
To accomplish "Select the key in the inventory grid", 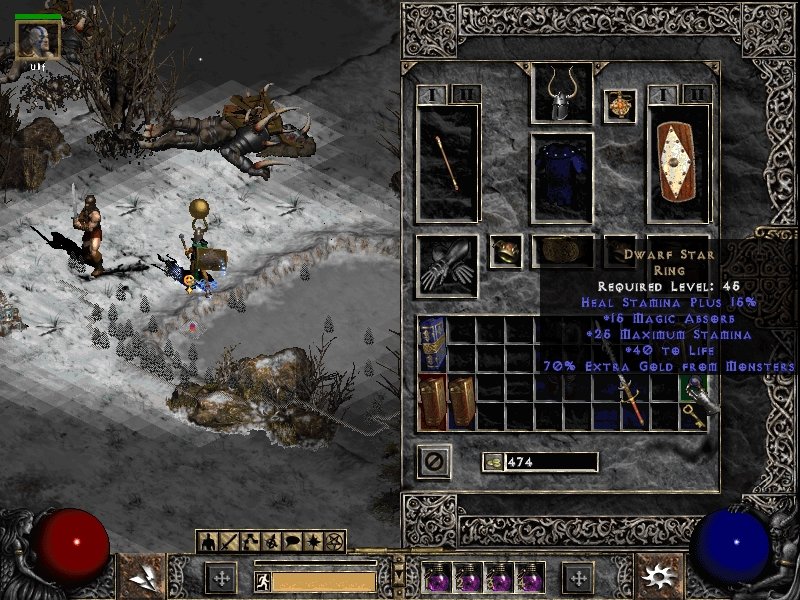I will tap(693, 417).
